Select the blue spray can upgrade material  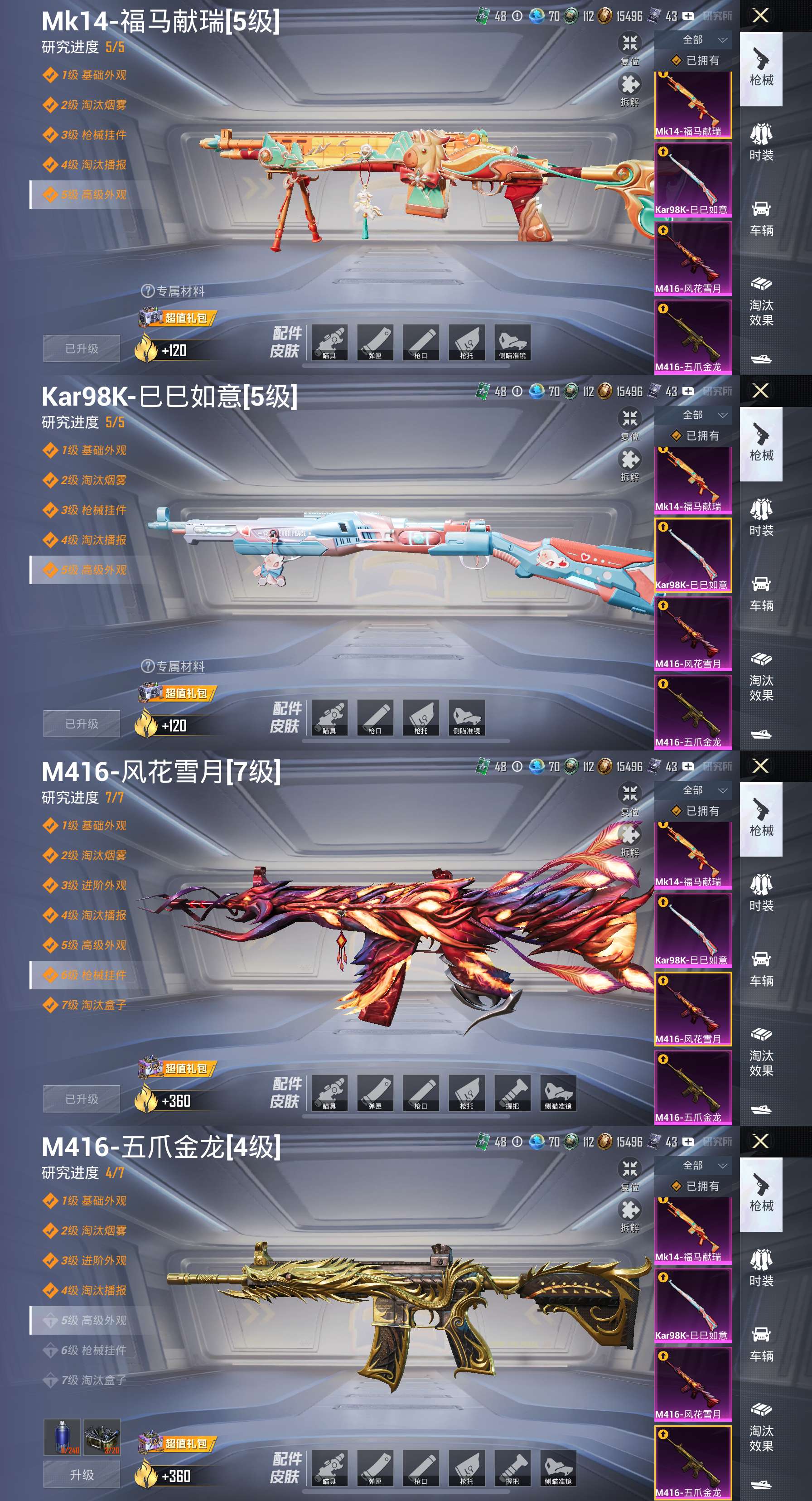point(62,1437)
